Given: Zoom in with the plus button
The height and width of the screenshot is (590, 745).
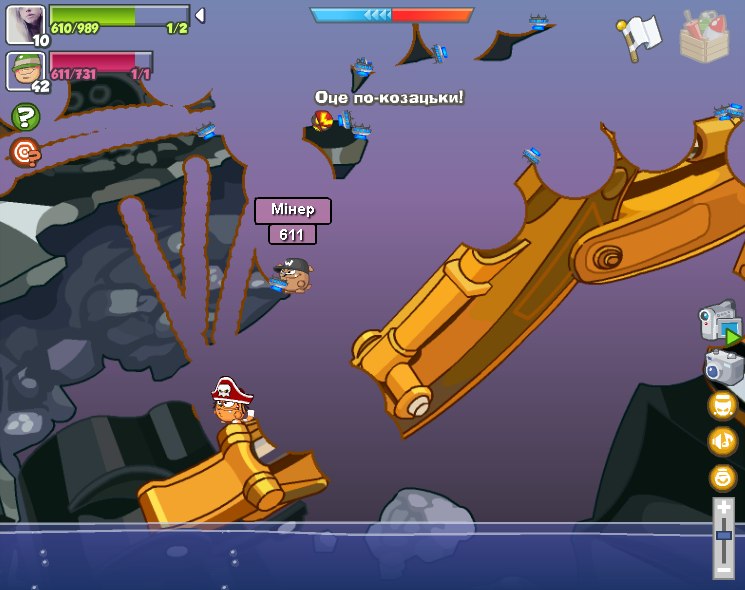Looking at the screenshot, I should [724, 508].
